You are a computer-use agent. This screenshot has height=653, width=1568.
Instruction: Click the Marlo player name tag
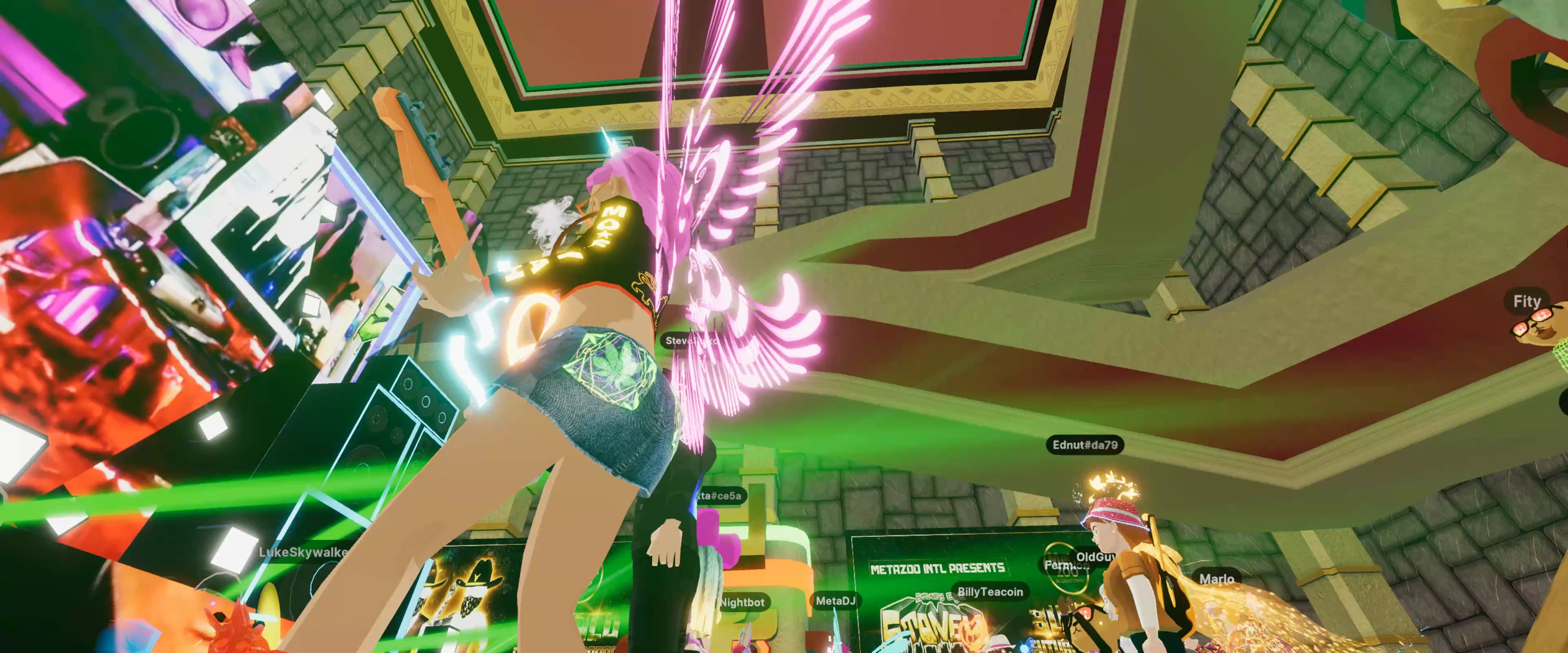pos(1216,579)
